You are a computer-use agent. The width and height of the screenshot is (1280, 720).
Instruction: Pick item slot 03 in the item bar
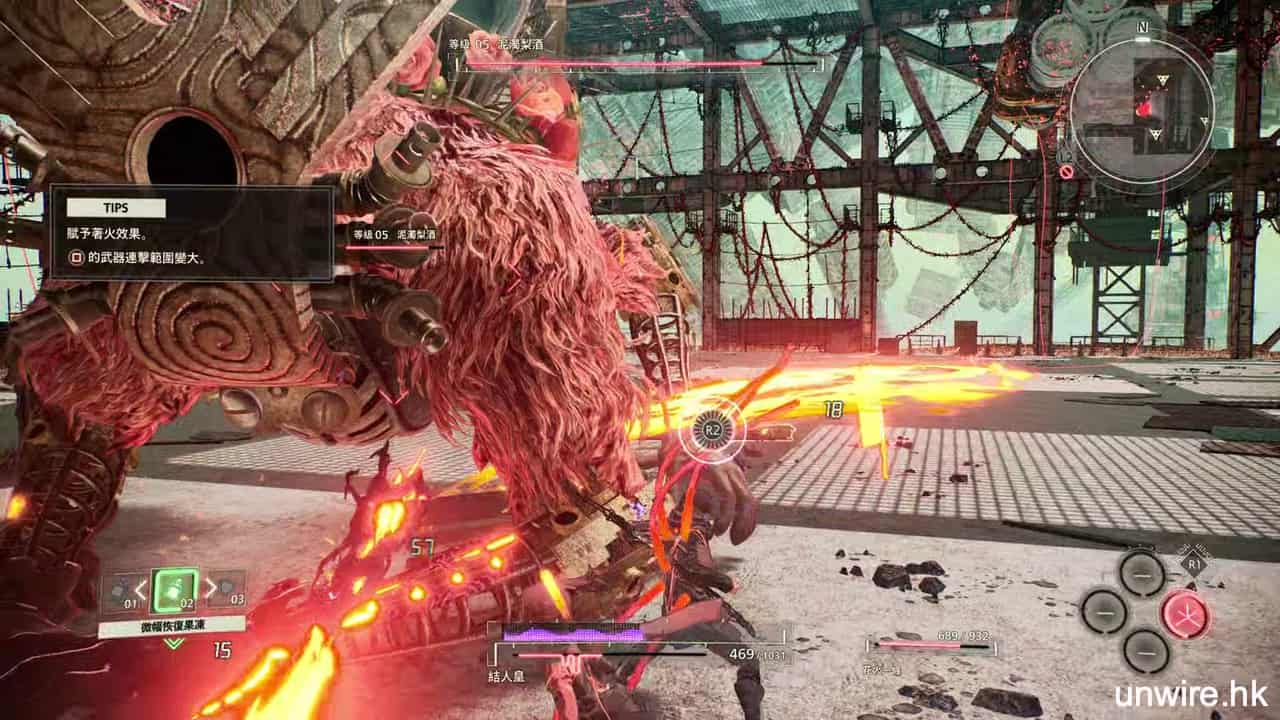(x=228, y=589)
